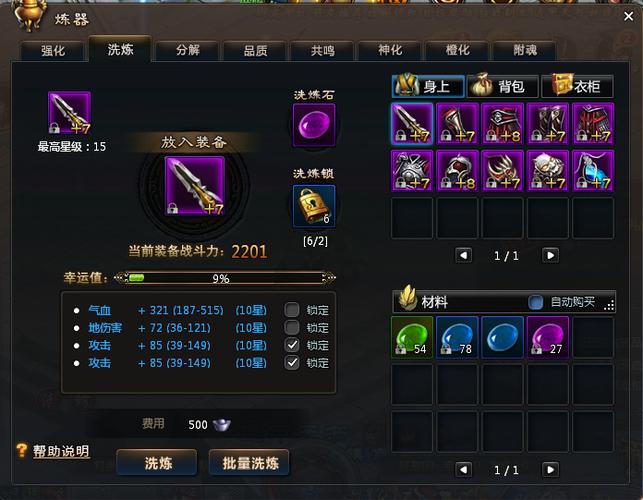The height and width of the screenshot is (500, 643).
Task: Click the 洗炼 button
Action: pos(157,463)
